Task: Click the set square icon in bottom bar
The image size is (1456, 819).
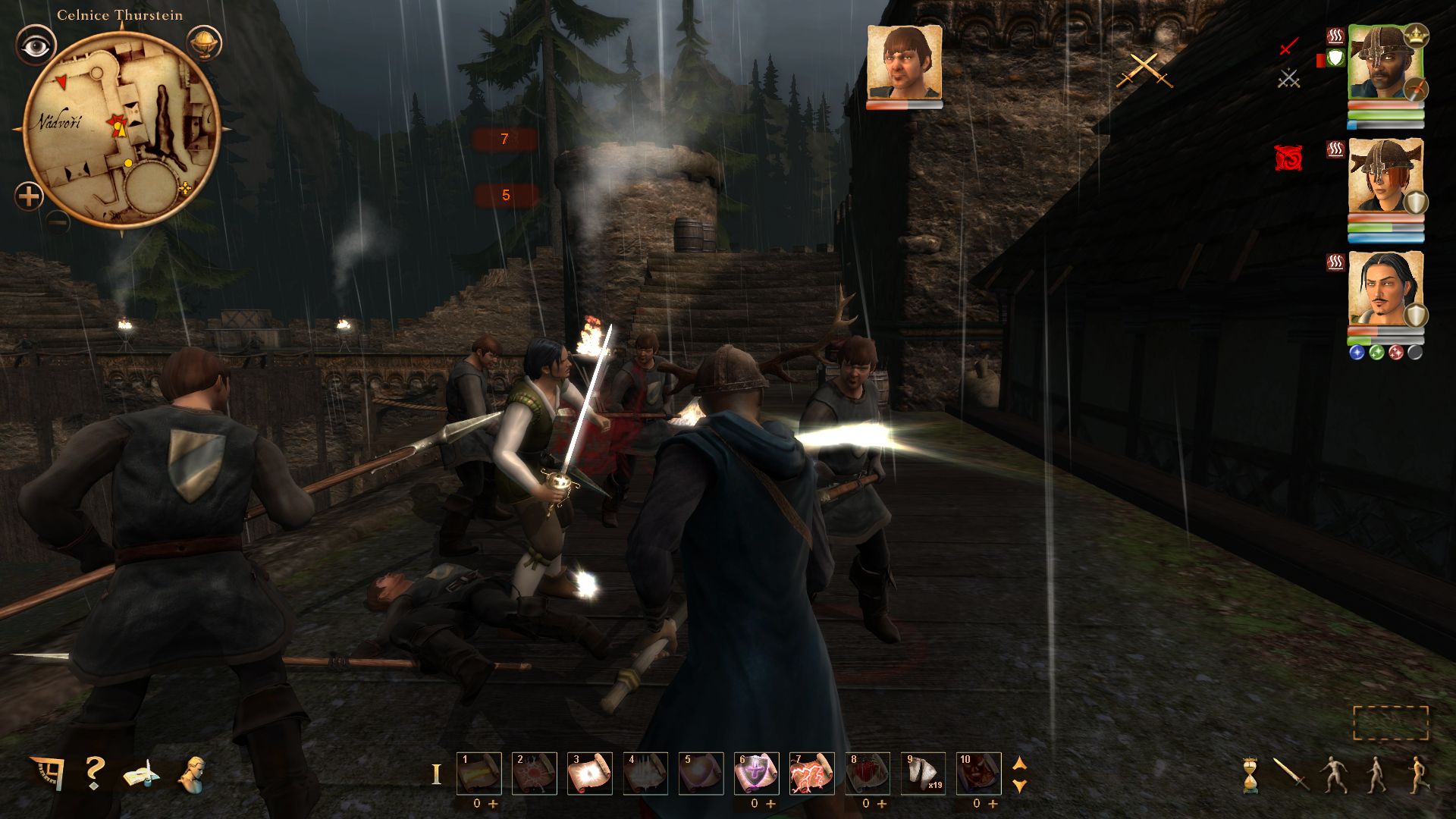Action: coord(47,773)
